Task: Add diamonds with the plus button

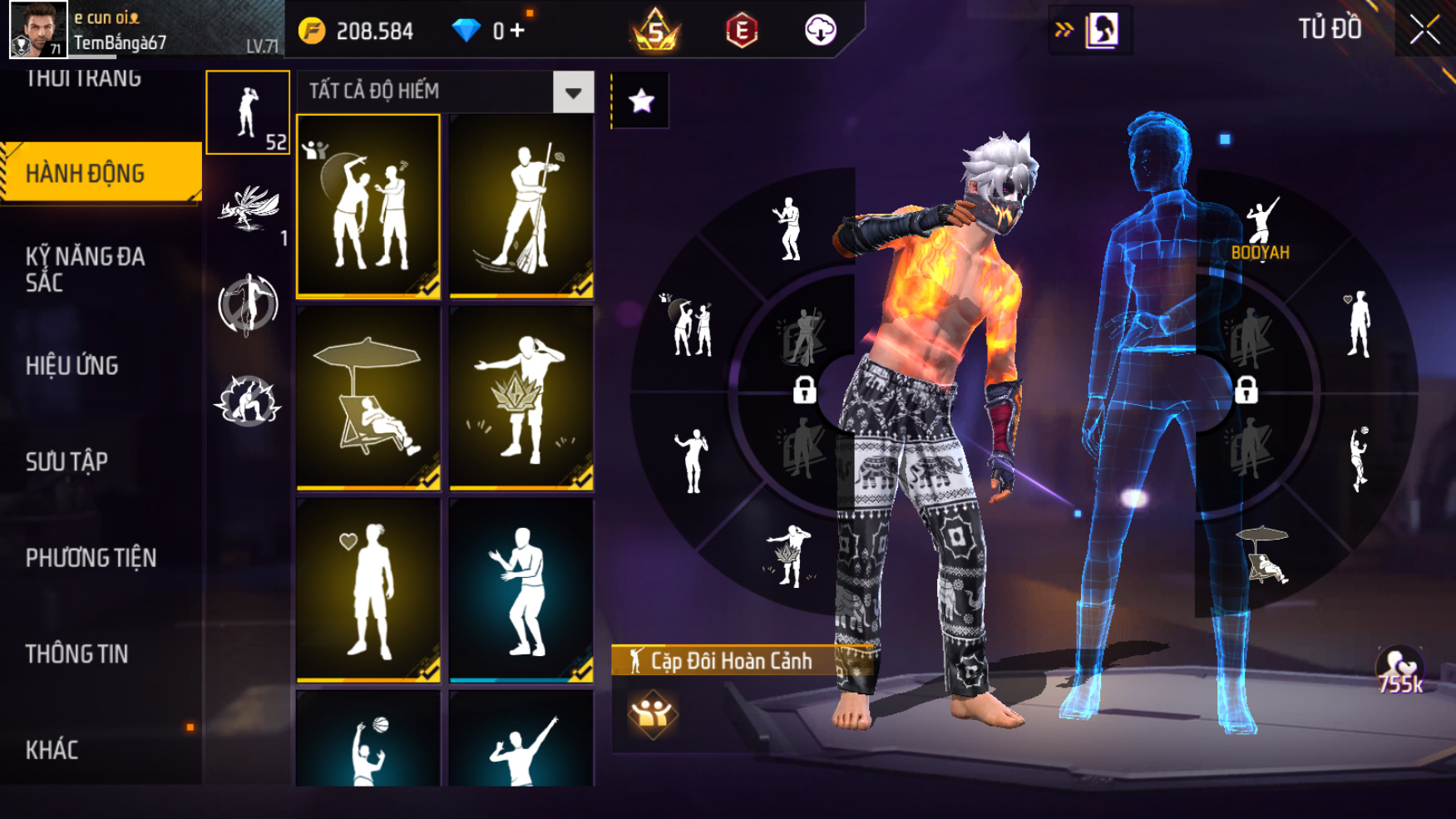Action: [x=517, y=31]
